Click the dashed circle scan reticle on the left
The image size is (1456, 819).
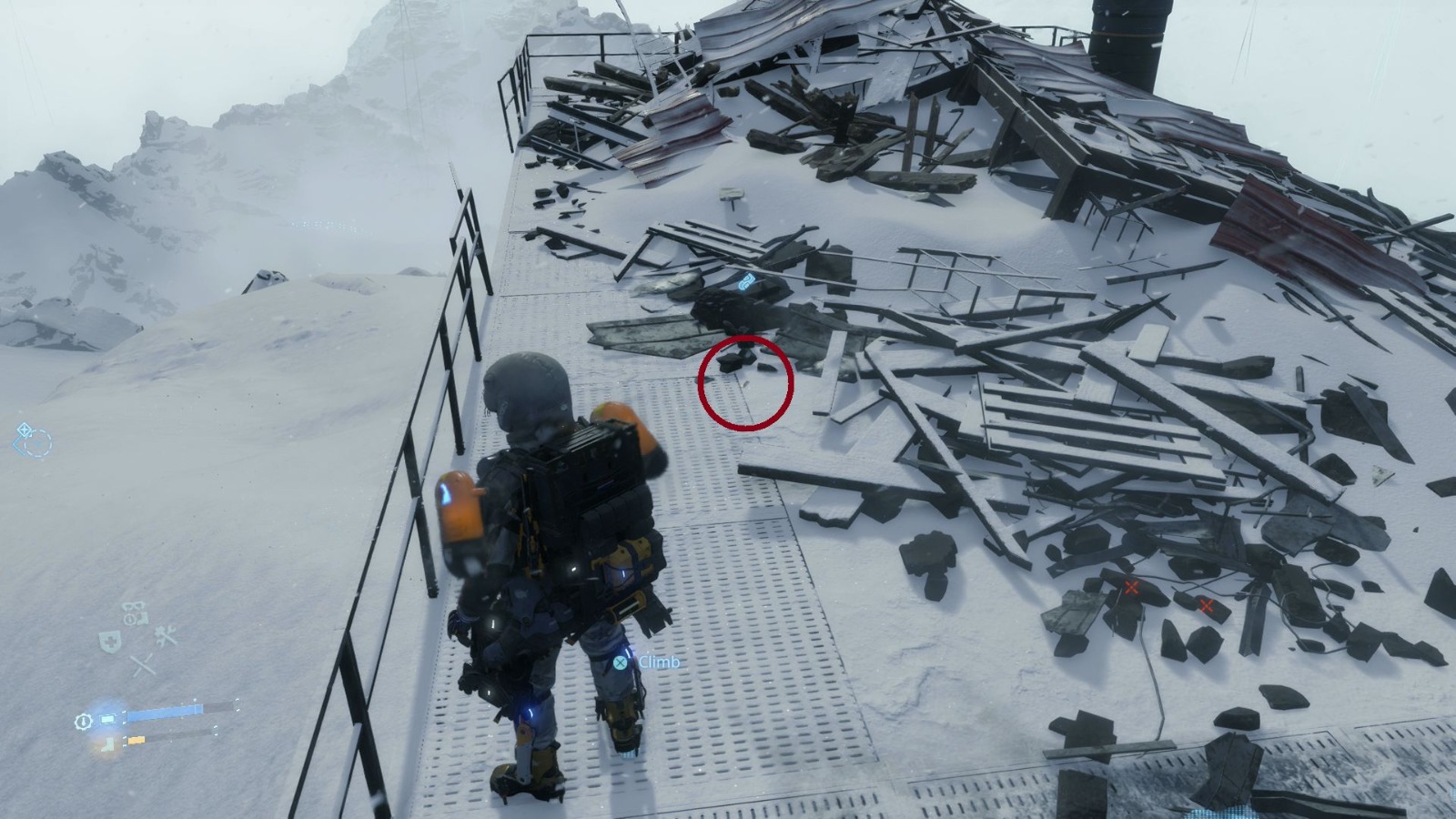click(39, 443)
